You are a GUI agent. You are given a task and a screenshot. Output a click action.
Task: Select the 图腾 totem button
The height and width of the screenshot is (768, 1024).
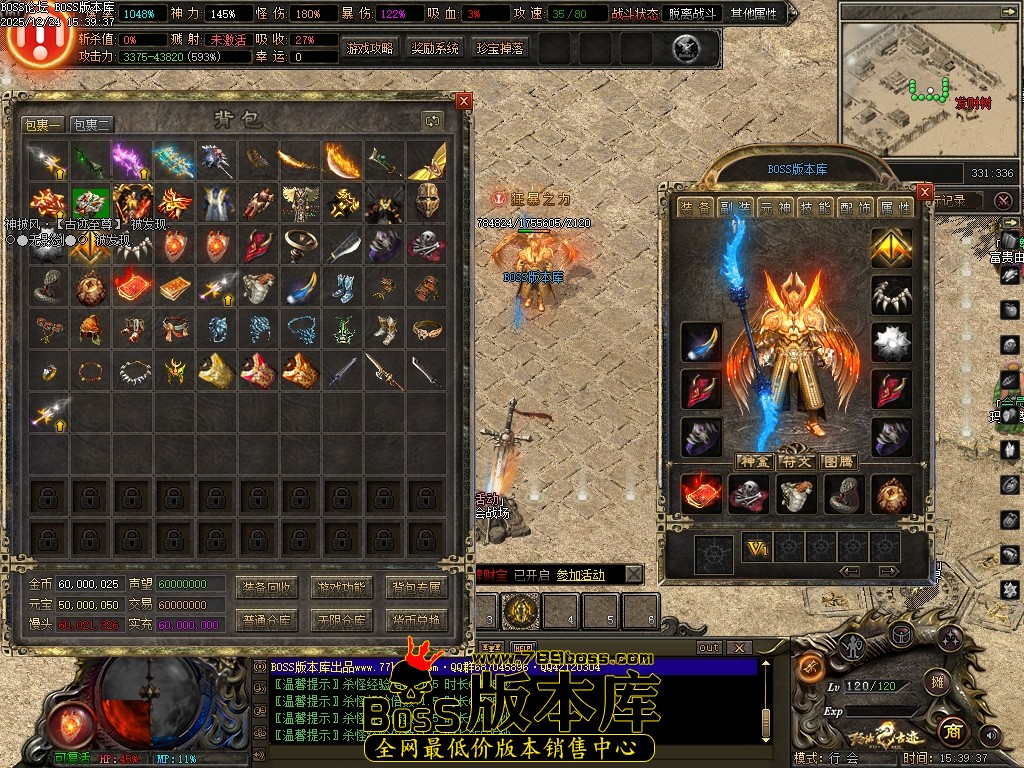pyautogui.click(x=837, y=461)
